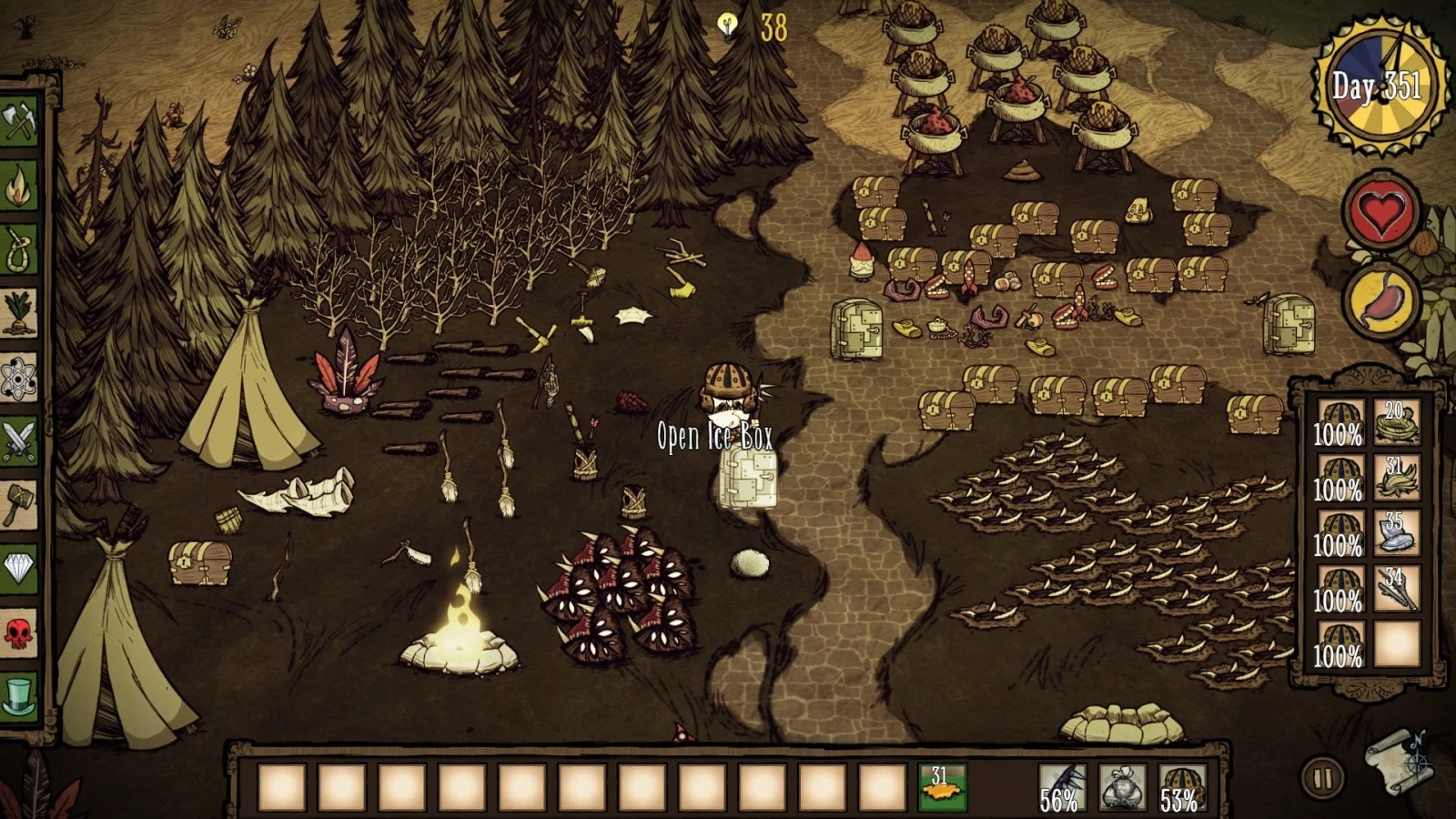Take the twigs stack of 34 from the backpack
Viewport: 1456px width, 819px height.
click(1396, 590)
